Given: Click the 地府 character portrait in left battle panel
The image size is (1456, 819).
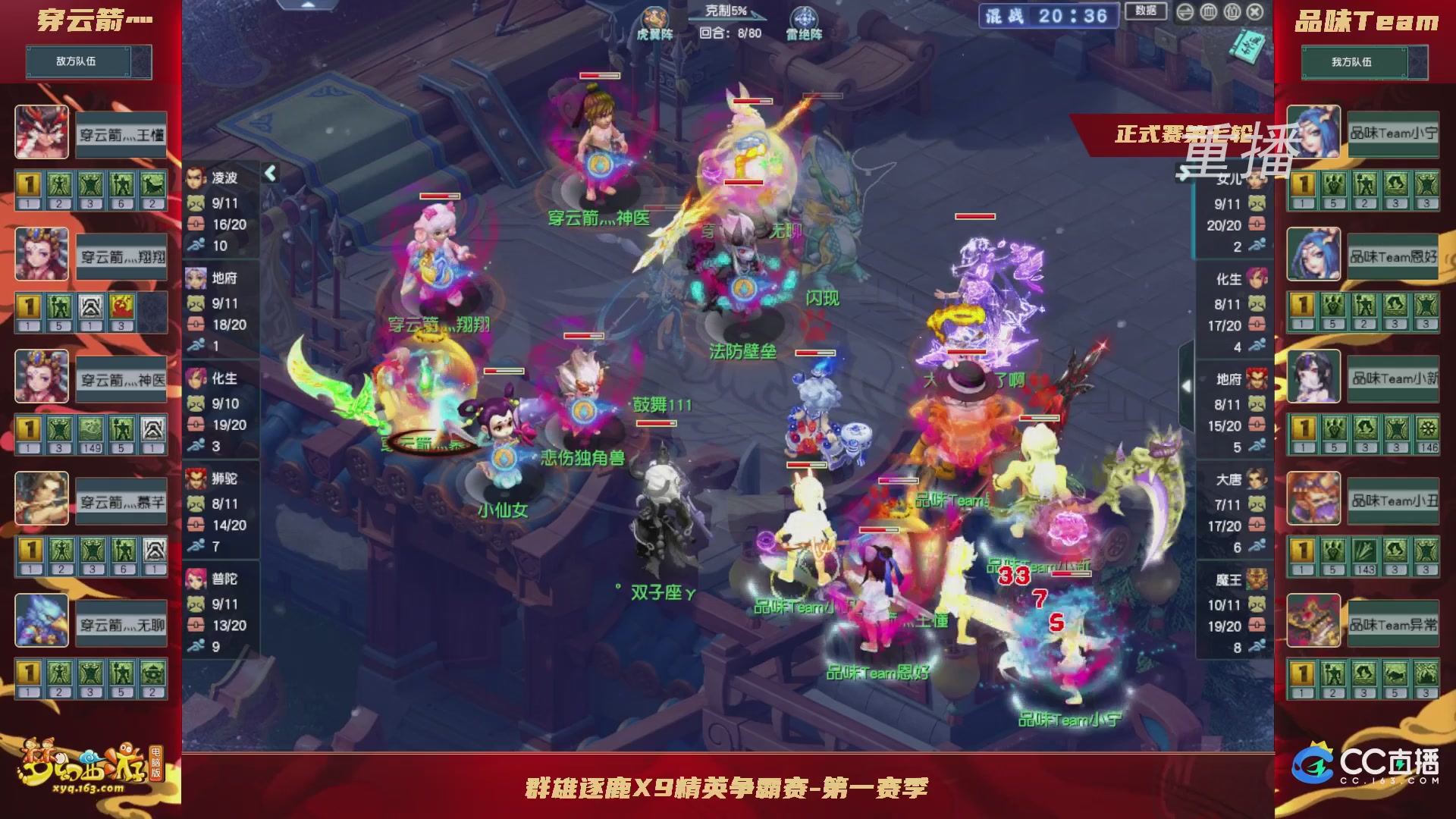Looking at the screenshot, I should (195, 278).
